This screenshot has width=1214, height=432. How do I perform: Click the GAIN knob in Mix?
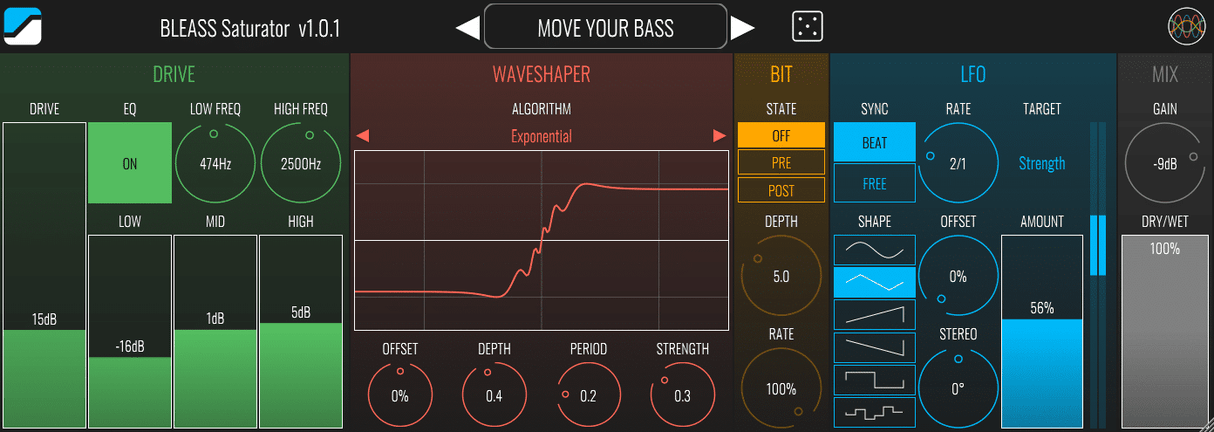click(x=1164, y=165)
